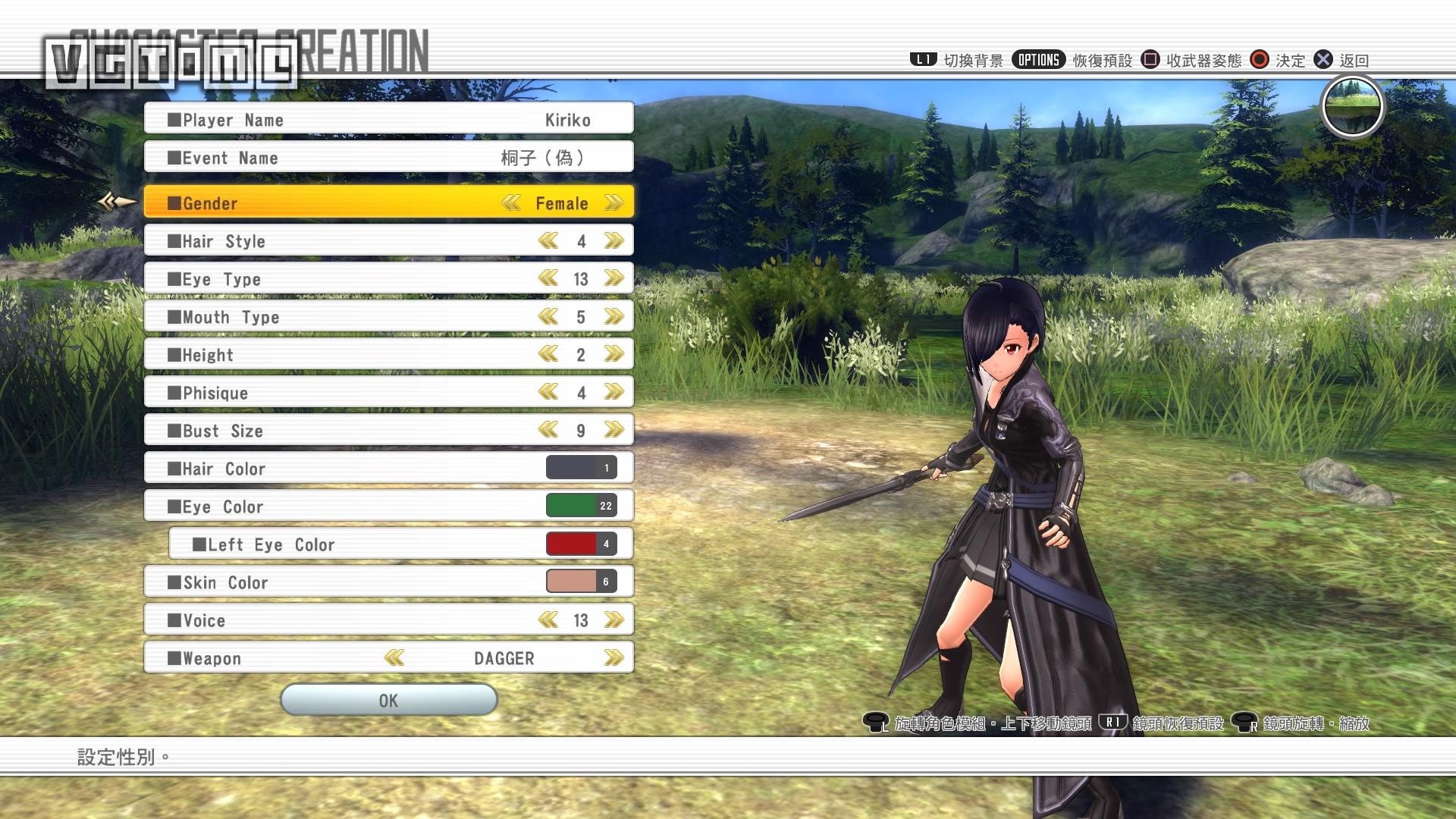Confirm character with the OK button

click(x=388, y=700)
